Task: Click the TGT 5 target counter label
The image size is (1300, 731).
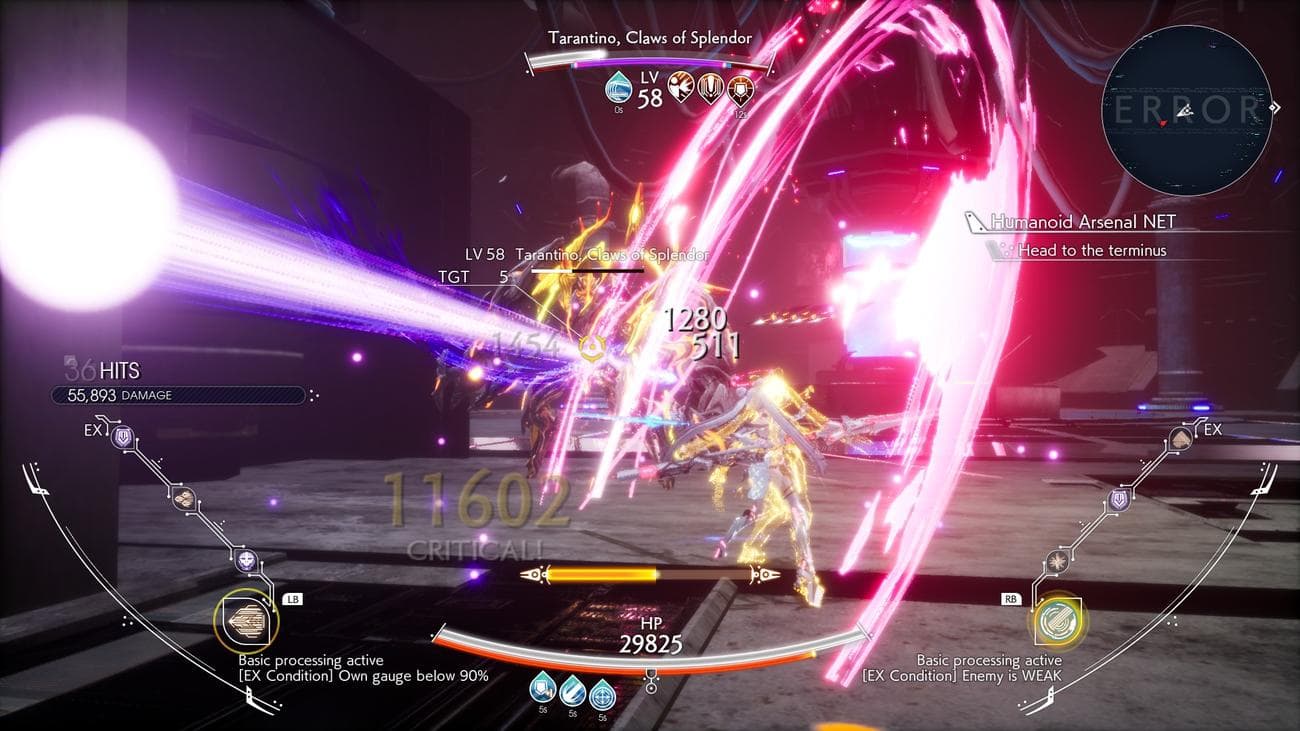Action: [470, 277]
